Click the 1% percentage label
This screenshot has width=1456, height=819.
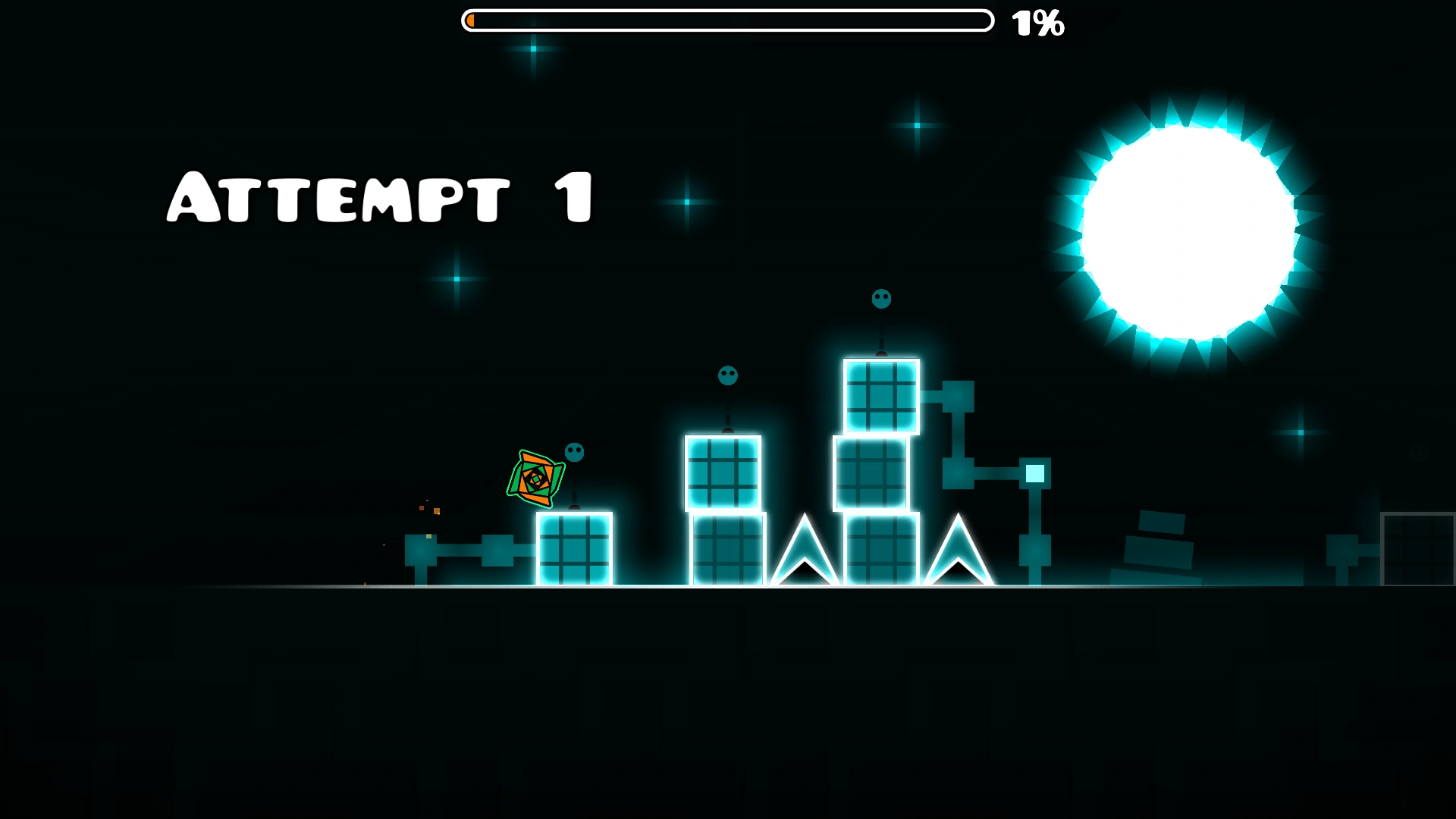pyautogui.click(x=1037, y=24)
